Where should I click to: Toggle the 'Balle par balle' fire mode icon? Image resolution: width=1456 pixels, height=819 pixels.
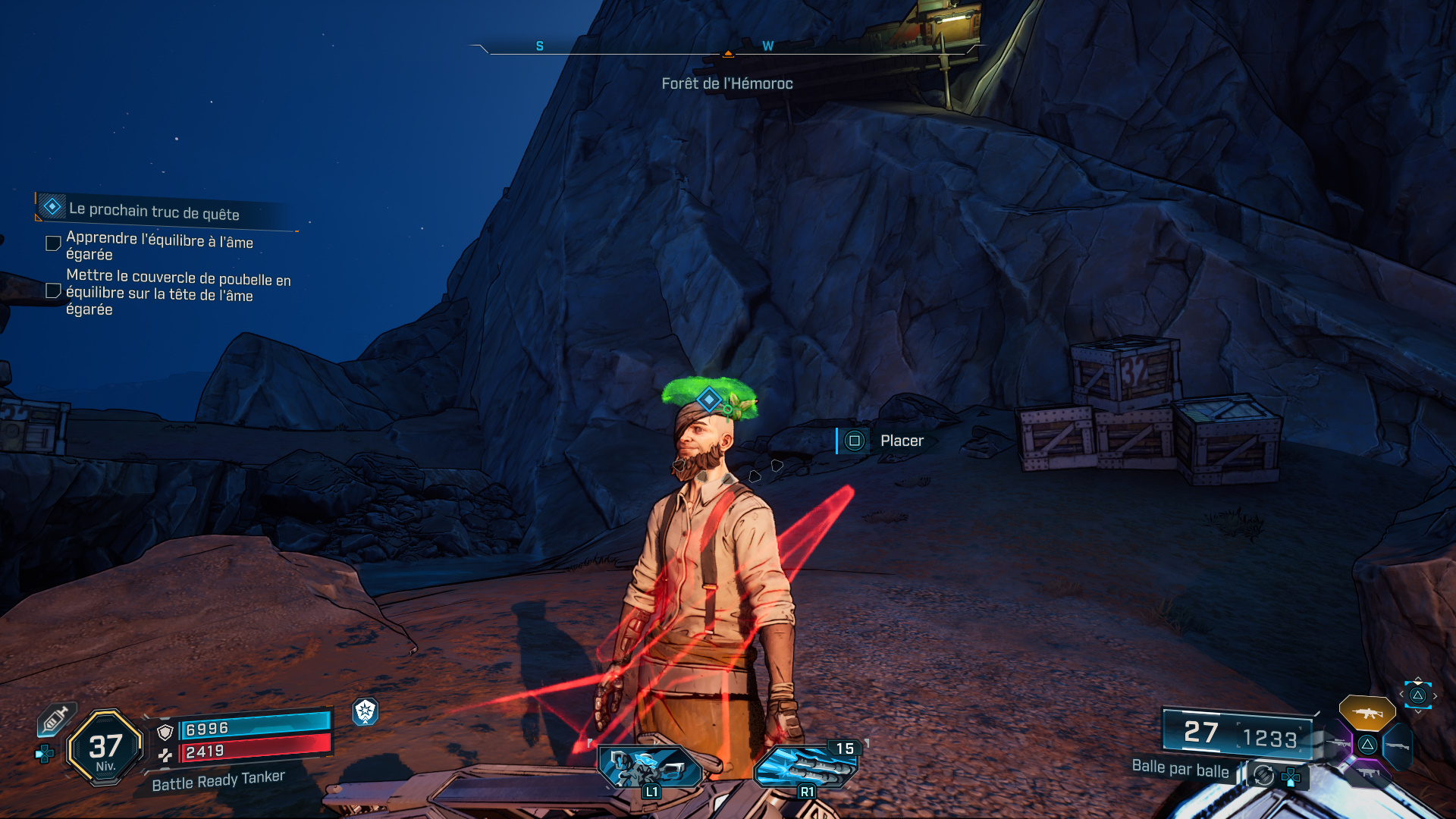[x=1263, y=775]
